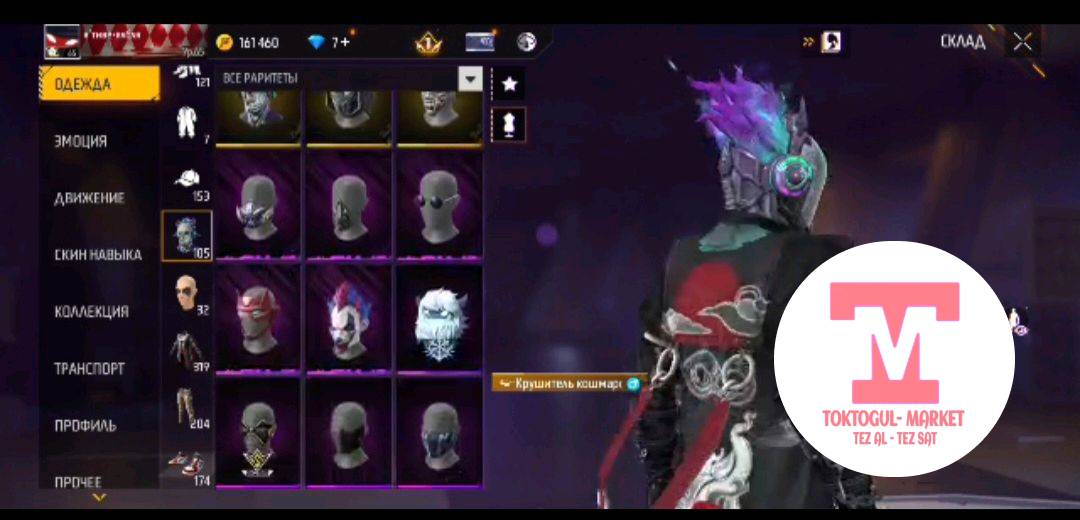Open the ДВИЖЕНИЕ category

89,198
